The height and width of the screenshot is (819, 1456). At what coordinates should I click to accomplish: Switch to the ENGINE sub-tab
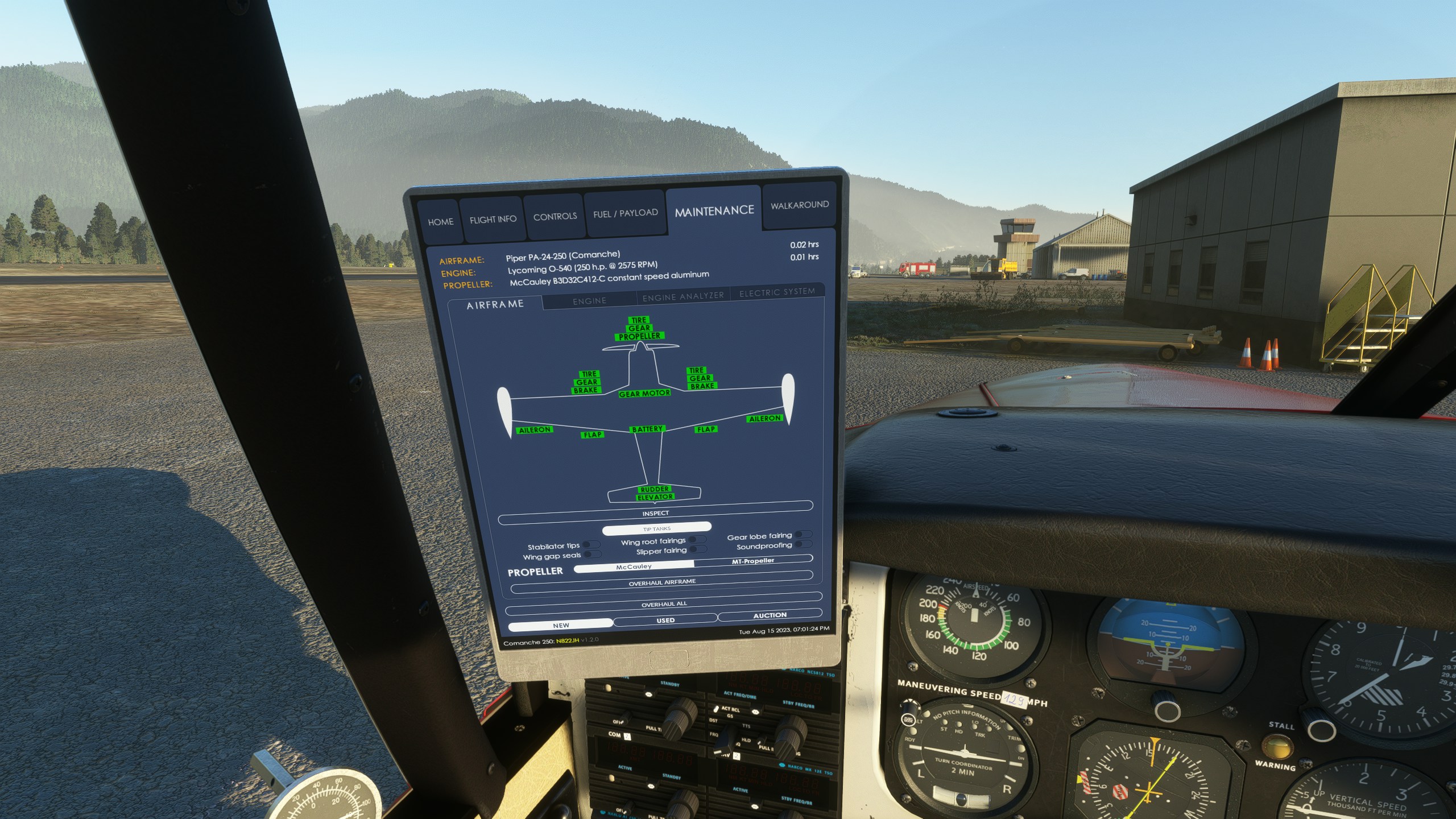pyautogui.click(x=589, y=300)
